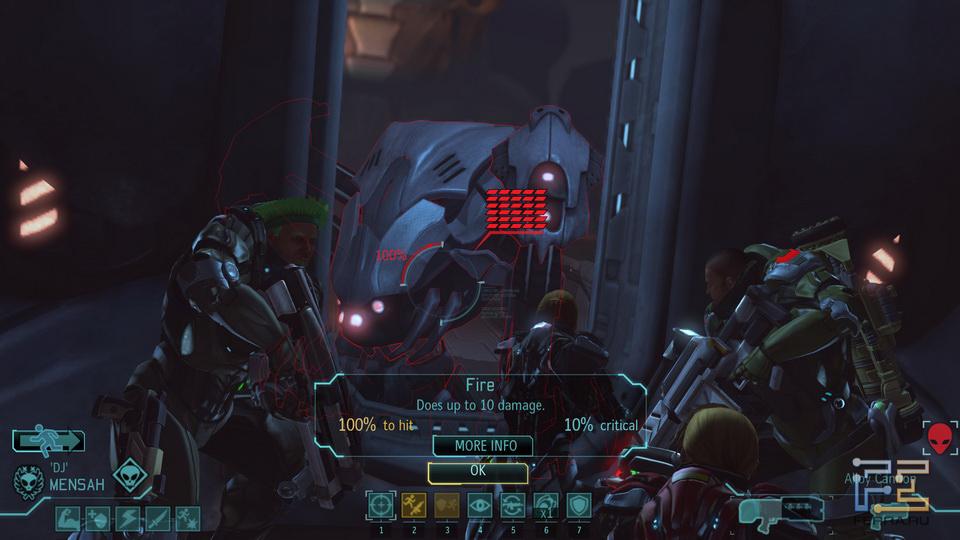Click the blade perk icon

(x=159, y=518)
